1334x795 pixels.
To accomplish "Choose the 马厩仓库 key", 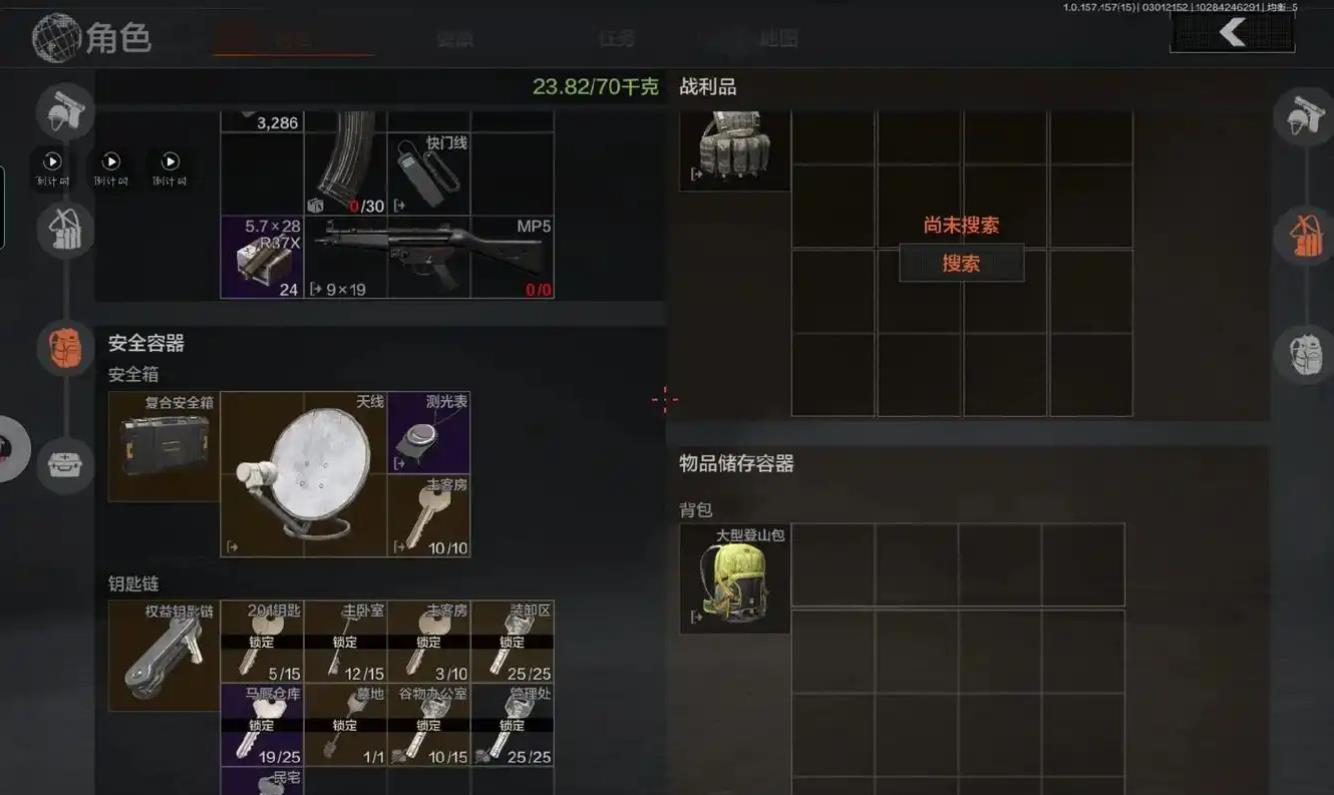I will pos(261,725).
